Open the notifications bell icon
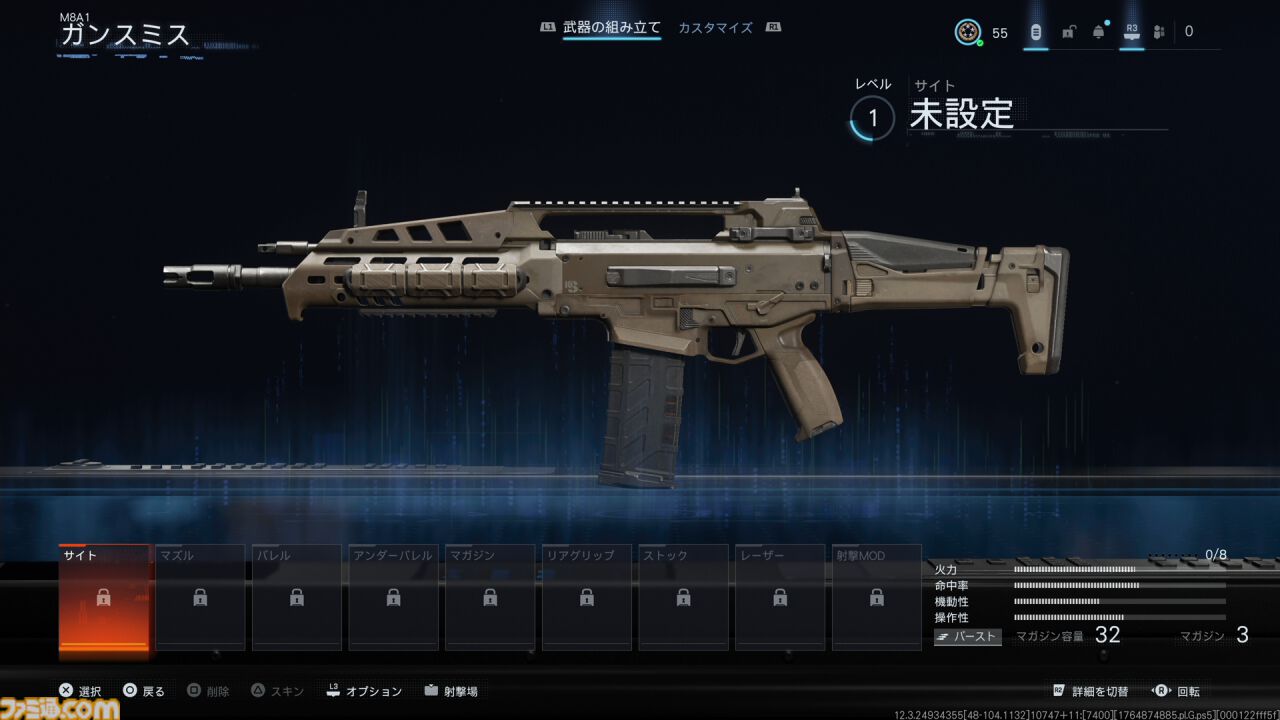The height and width of the screenshot is (720, 1280). [1097, 31]
